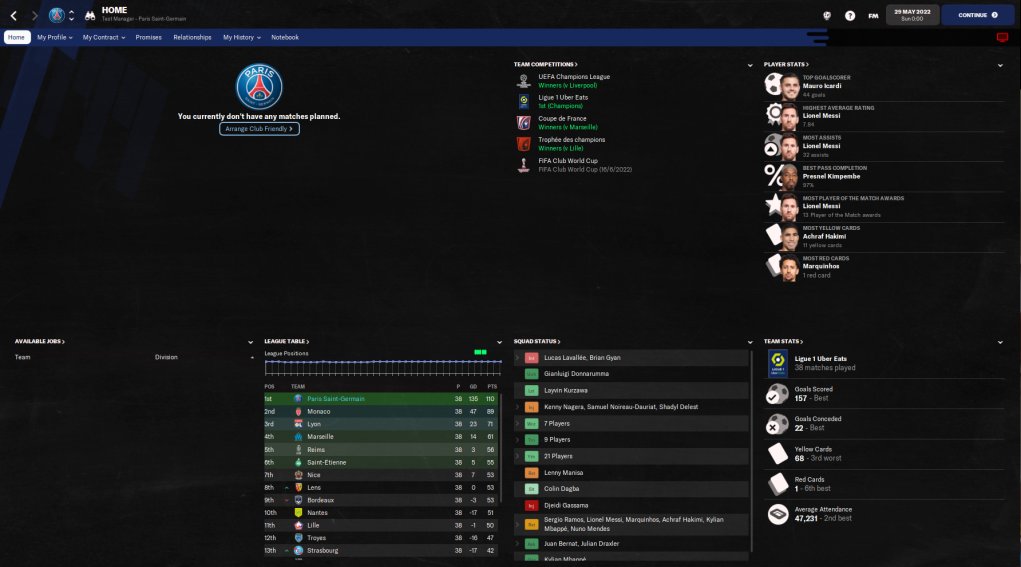Screen dimensions: 1021x567
Task: Switch to the Promises tab
Action: click(148, 37)
